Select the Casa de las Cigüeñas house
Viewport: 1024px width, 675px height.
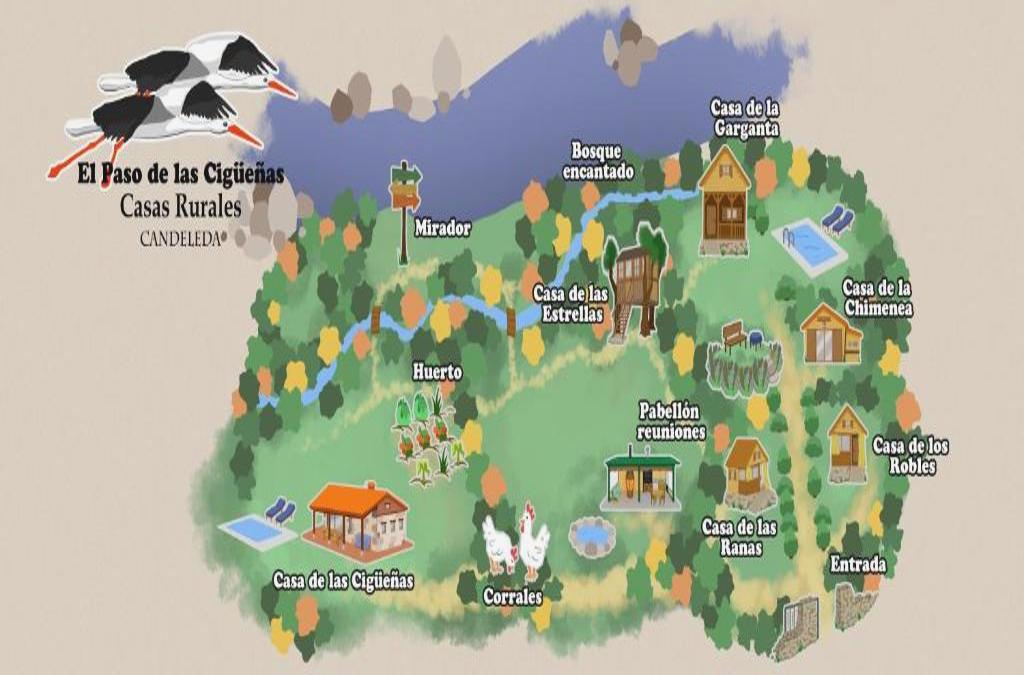click(359, 518)
